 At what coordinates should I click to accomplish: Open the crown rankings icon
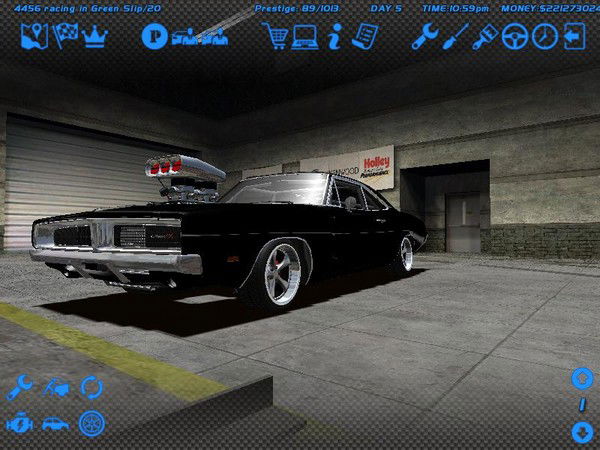click(x=95, y=37)
